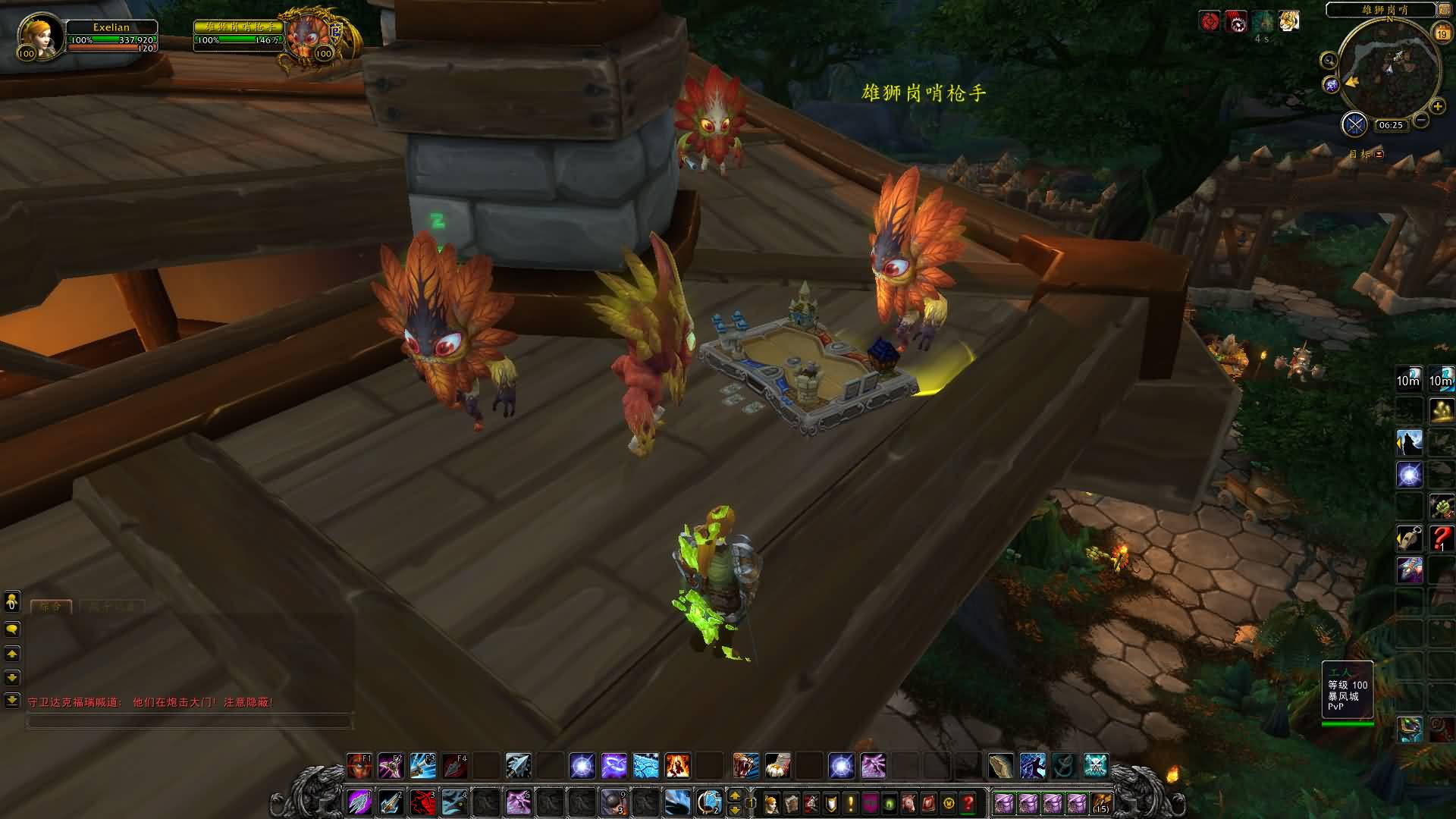Screen dimensions: 1456x819
Task: Open the calendar button showing 19
Action: coord(1441,33)
